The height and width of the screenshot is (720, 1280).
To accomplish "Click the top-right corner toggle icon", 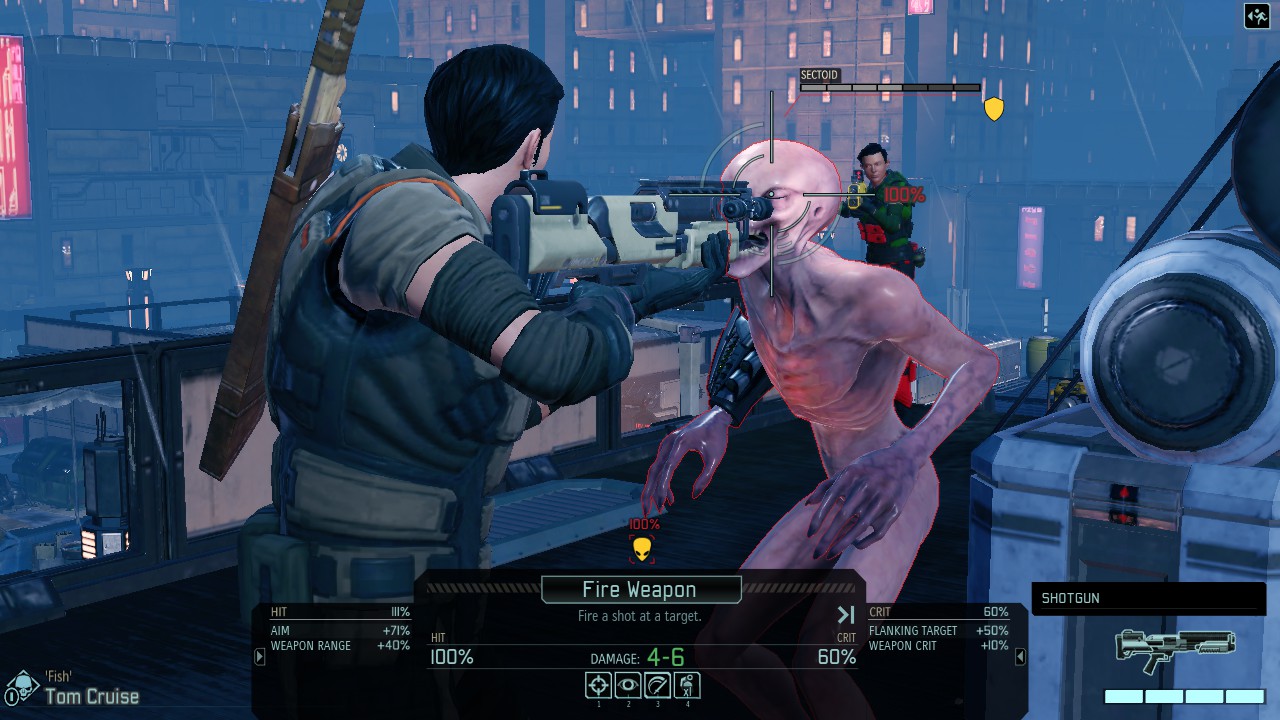I will click(x=1257, y=16).
